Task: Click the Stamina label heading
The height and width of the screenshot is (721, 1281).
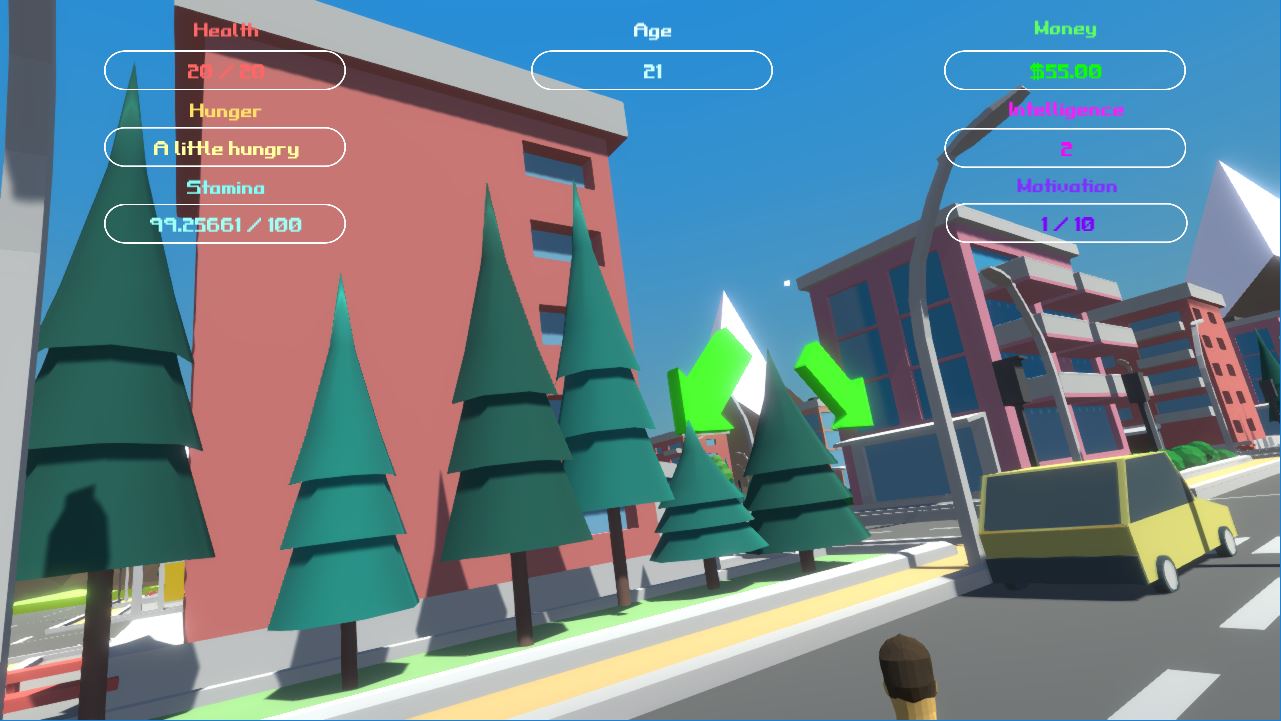Action: click(224, 188)
